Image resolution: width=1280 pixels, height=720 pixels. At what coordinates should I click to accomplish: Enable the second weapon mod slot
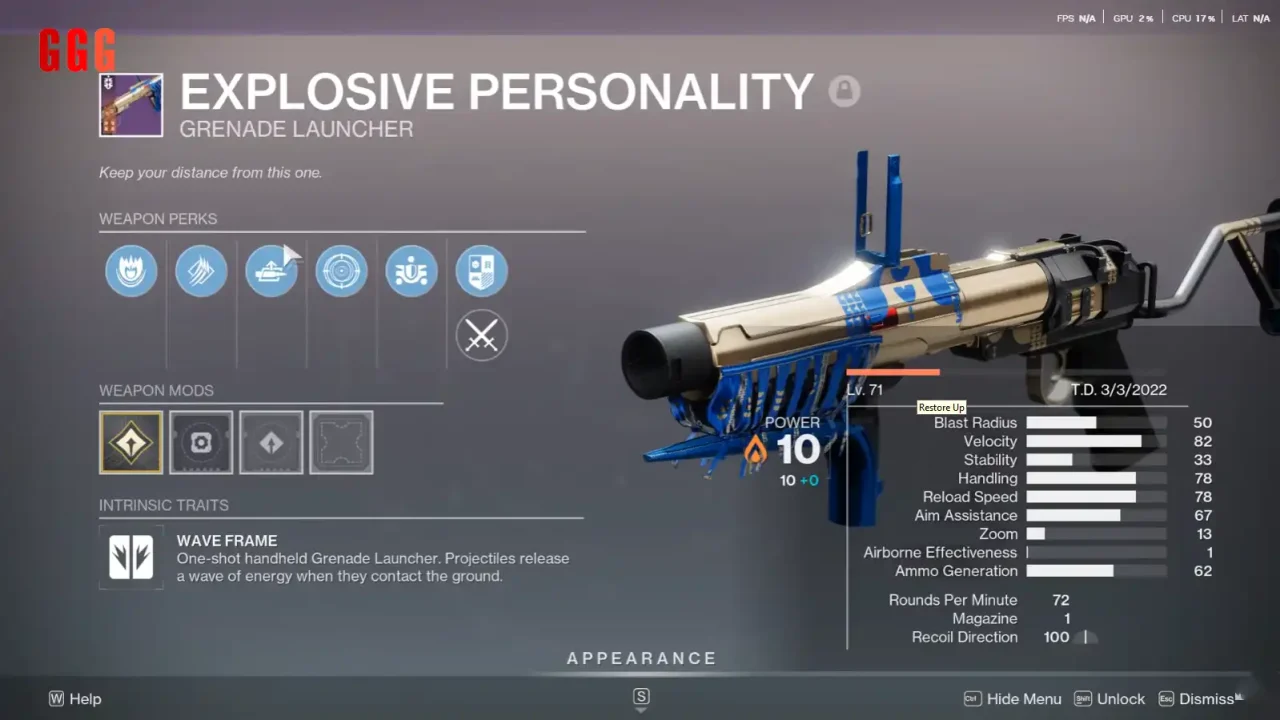point(201,442)
